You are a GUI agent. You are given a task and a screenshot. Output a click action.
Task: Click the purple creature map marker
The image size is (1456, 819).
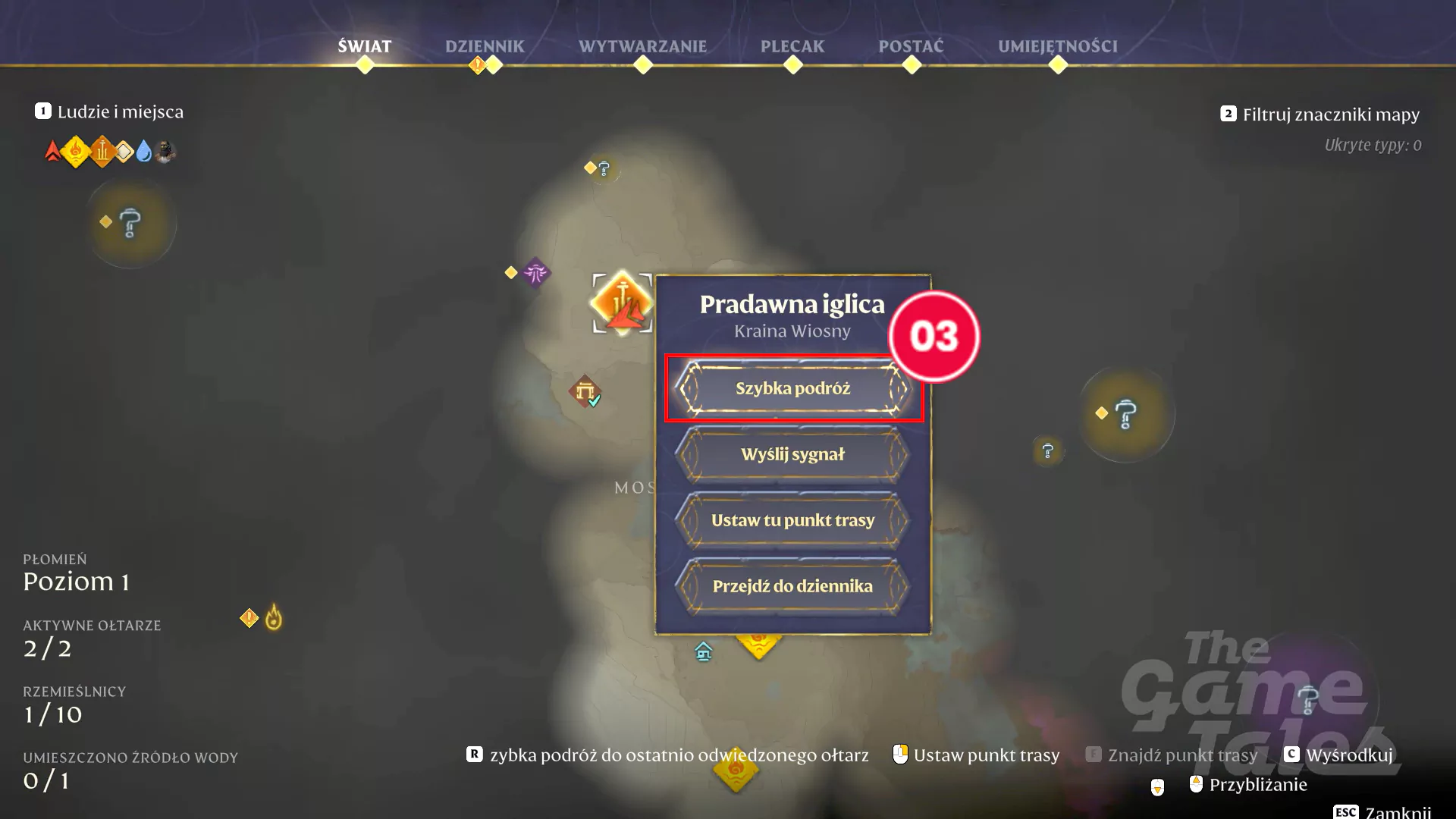click(x=535, y=272)
